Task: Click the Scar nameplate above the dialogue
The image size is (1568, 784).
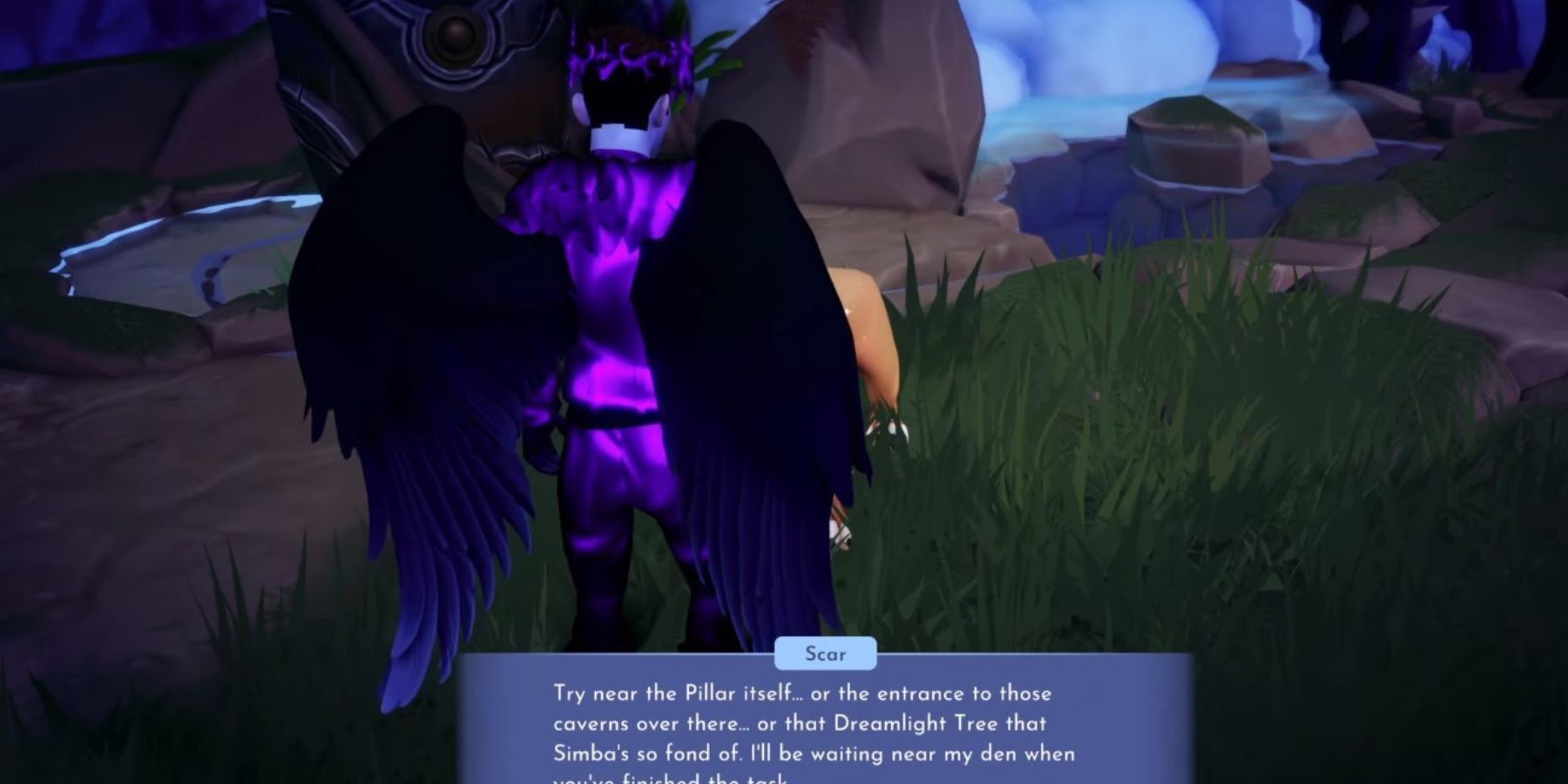Action: pos(826,654)
